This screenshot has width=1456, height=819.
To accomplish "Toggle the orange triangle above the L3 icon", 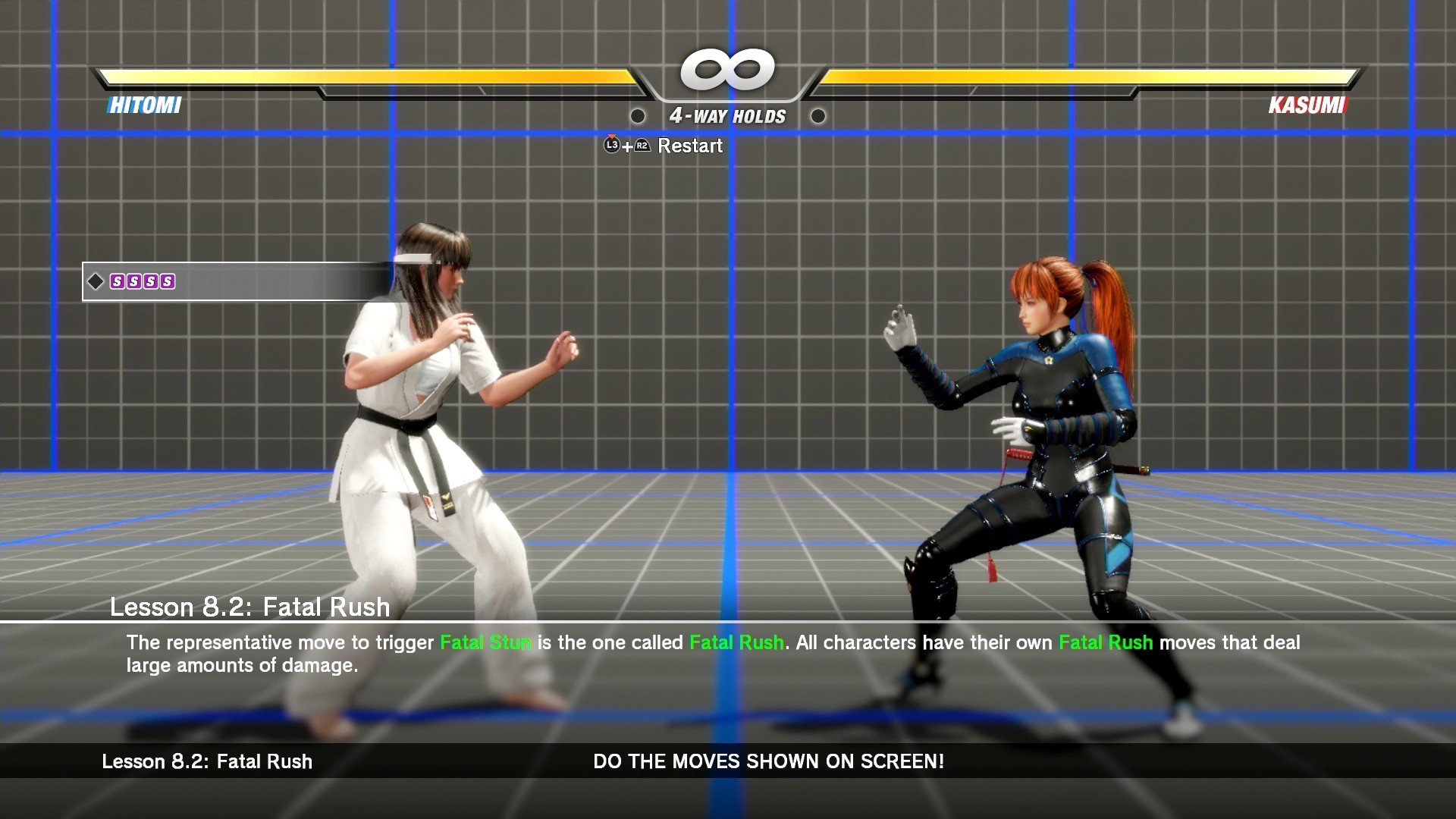I will tap(612, 137).
